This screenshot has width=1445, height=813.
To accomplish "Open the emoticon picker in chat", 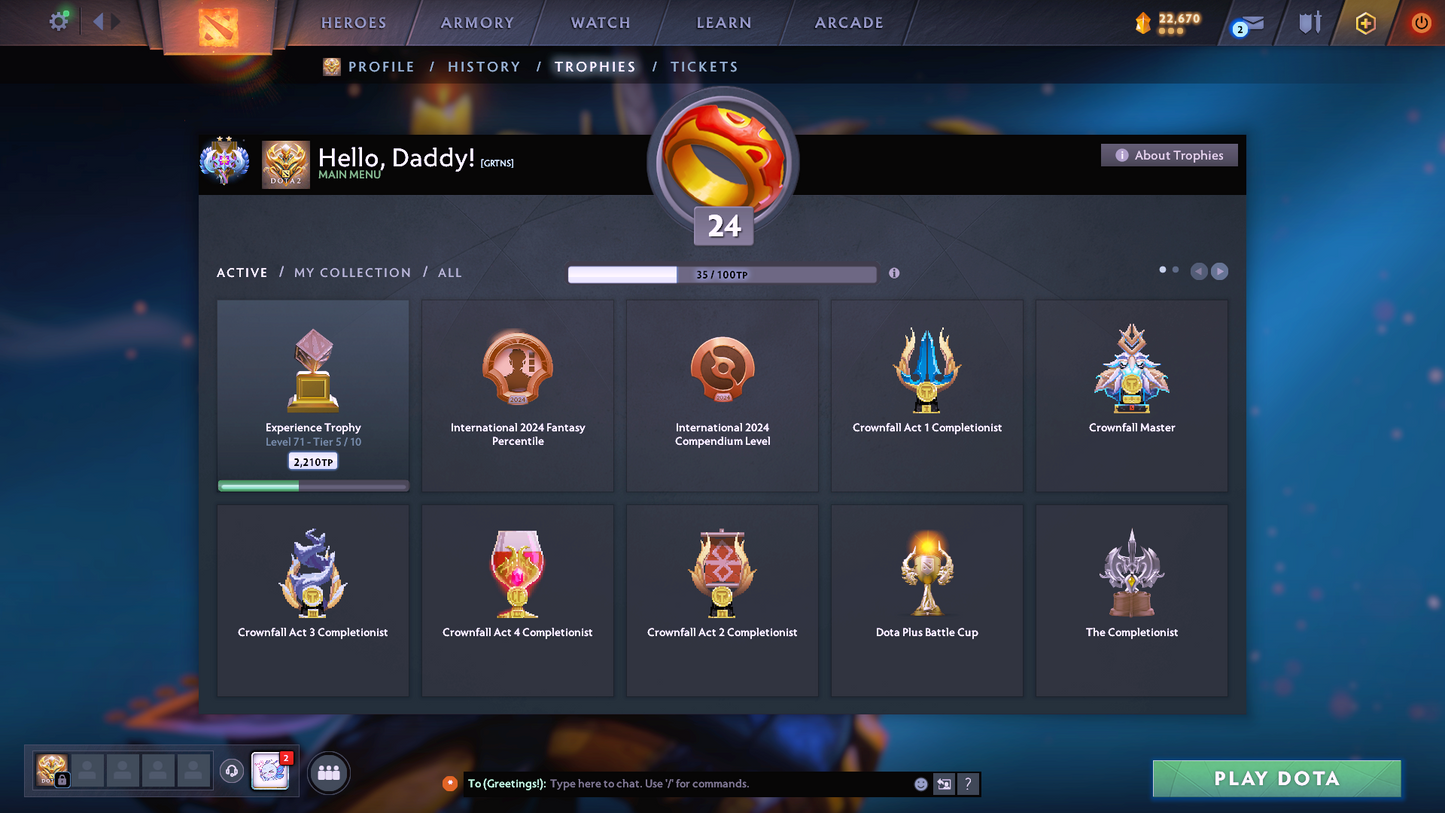I will pos(920,784).
